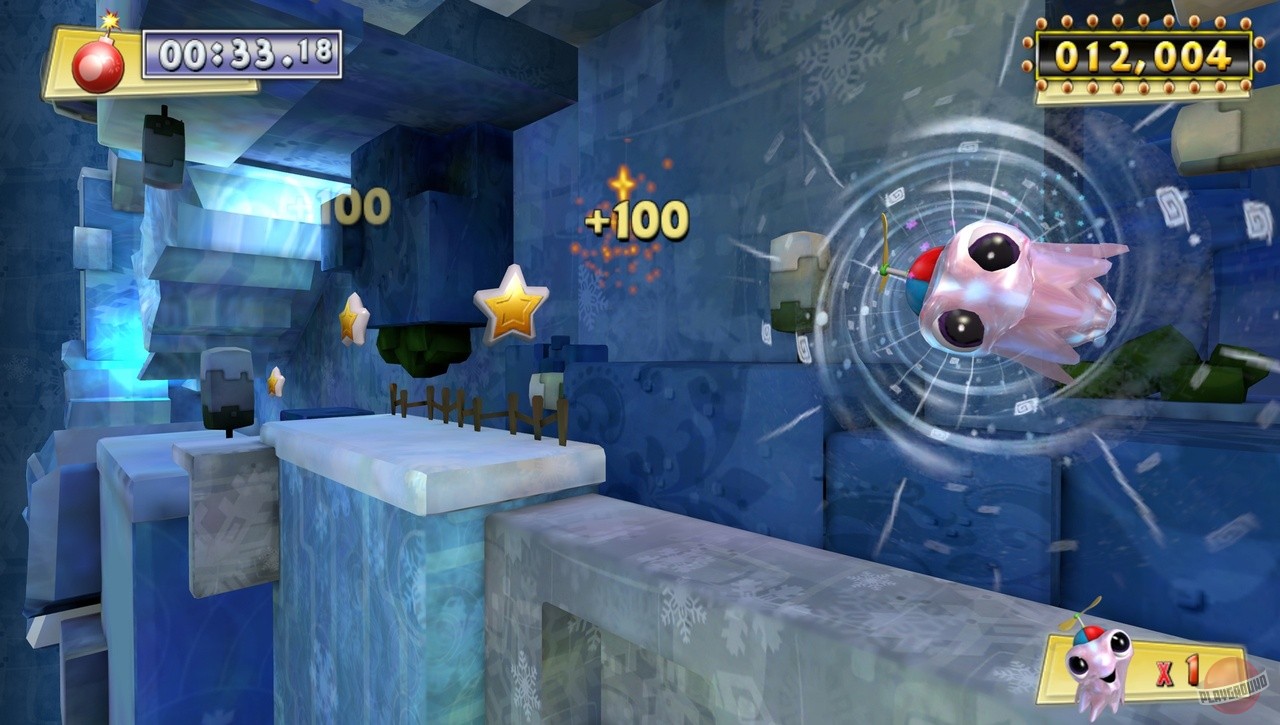Click the large golden star collectible
The image size is (1280, 725).
pyautogui.click(x=514, y=304)
